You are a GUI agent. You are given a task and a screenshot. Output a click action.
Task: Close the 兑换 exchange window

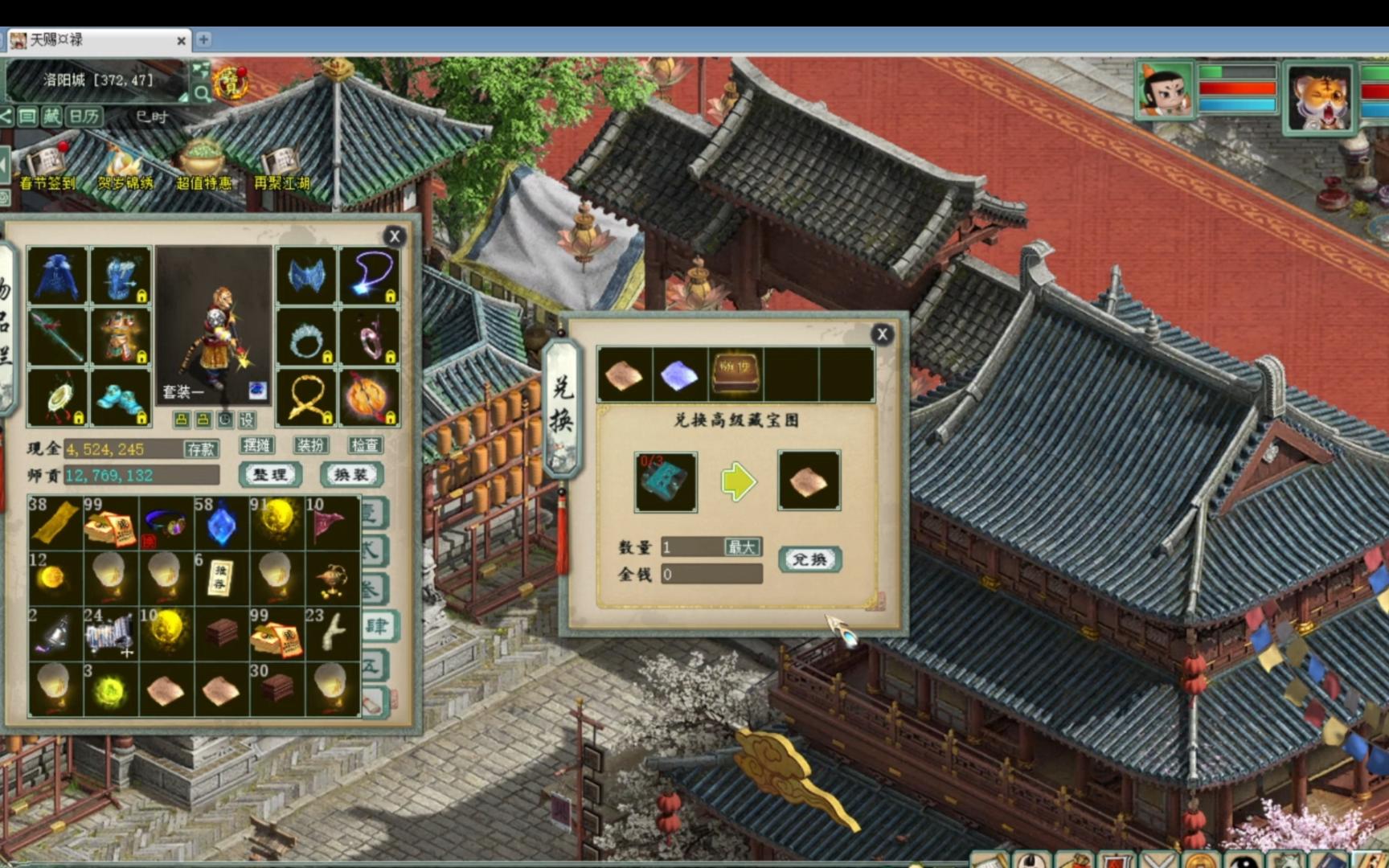(x=882, y=334)
